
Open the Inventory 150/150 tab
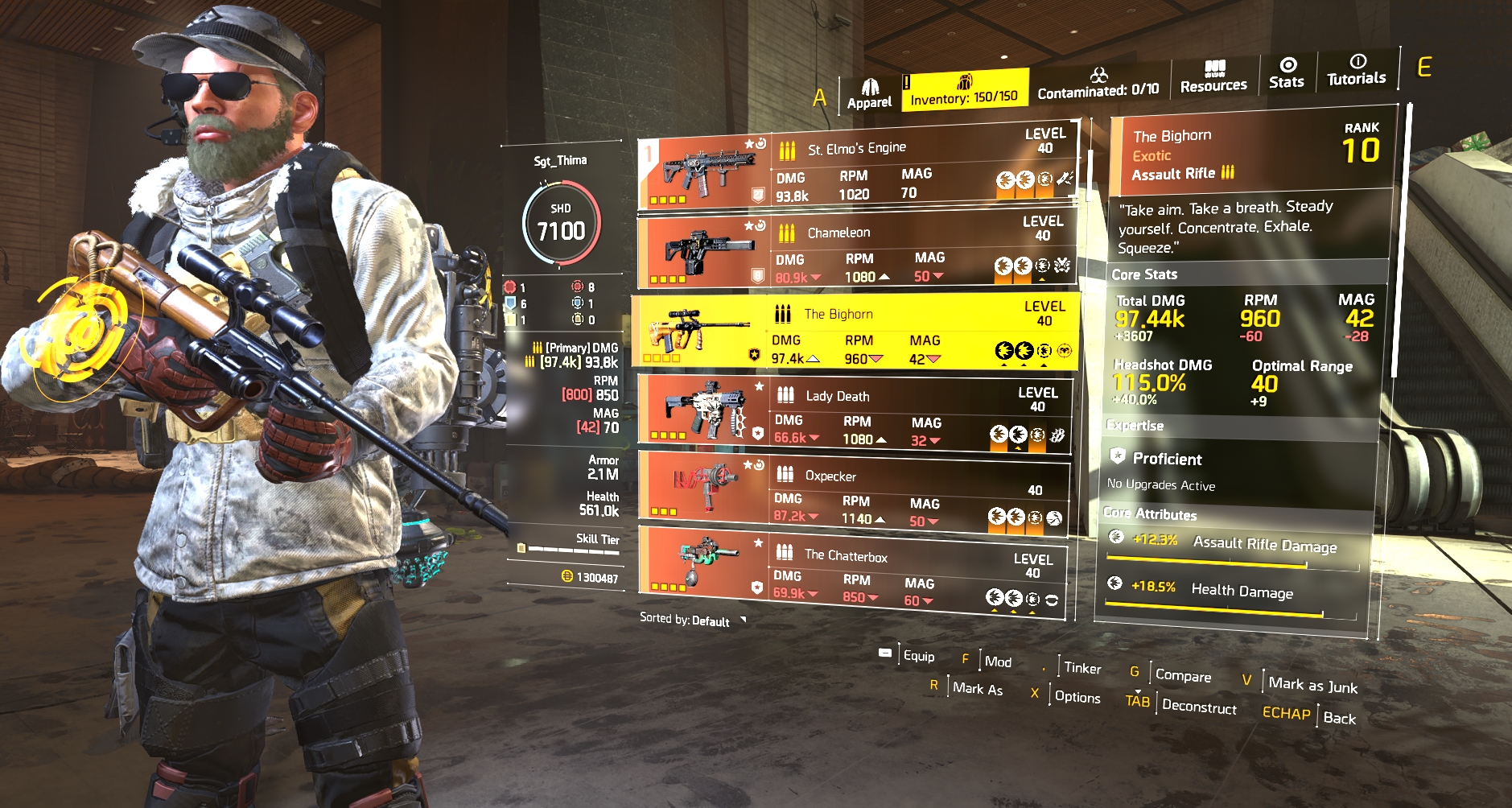click(x=963, y=90)
